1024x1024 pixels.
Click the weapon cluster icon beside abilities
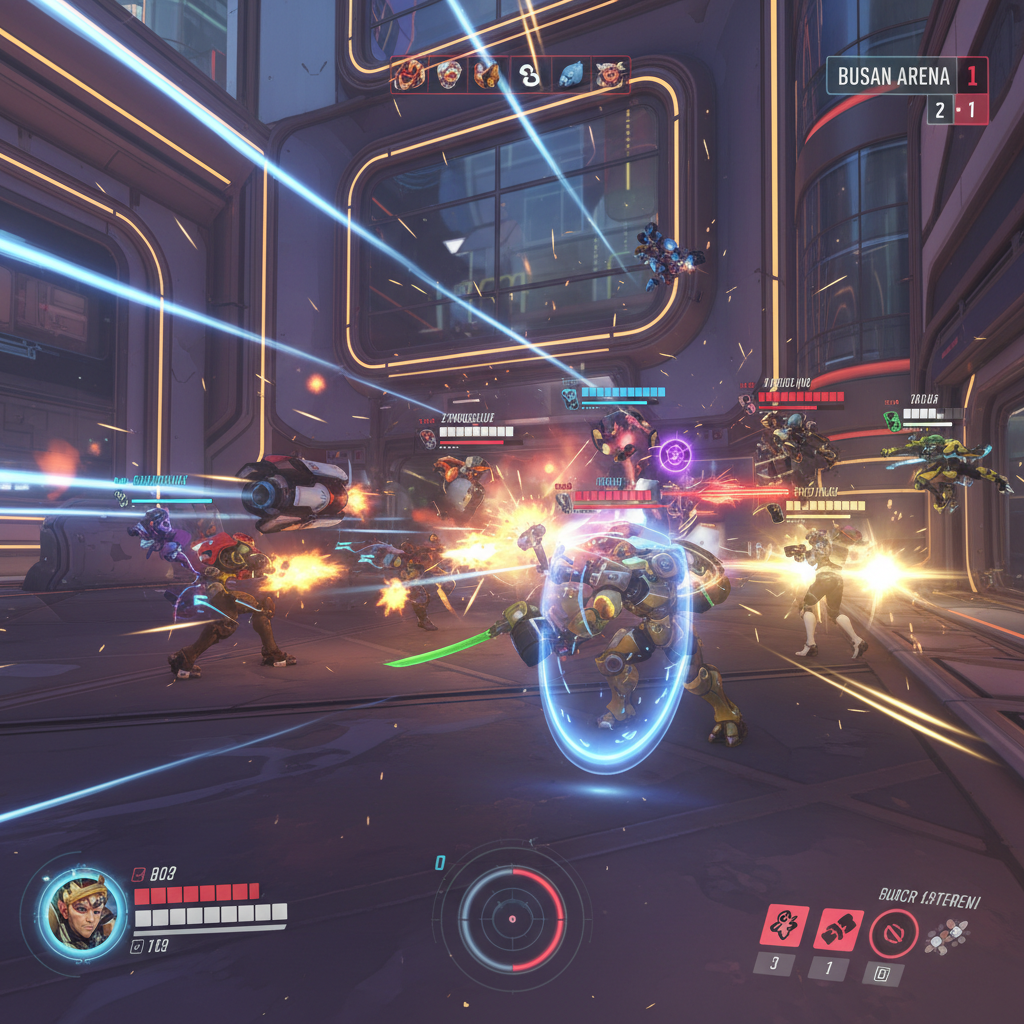click(946, 935)
